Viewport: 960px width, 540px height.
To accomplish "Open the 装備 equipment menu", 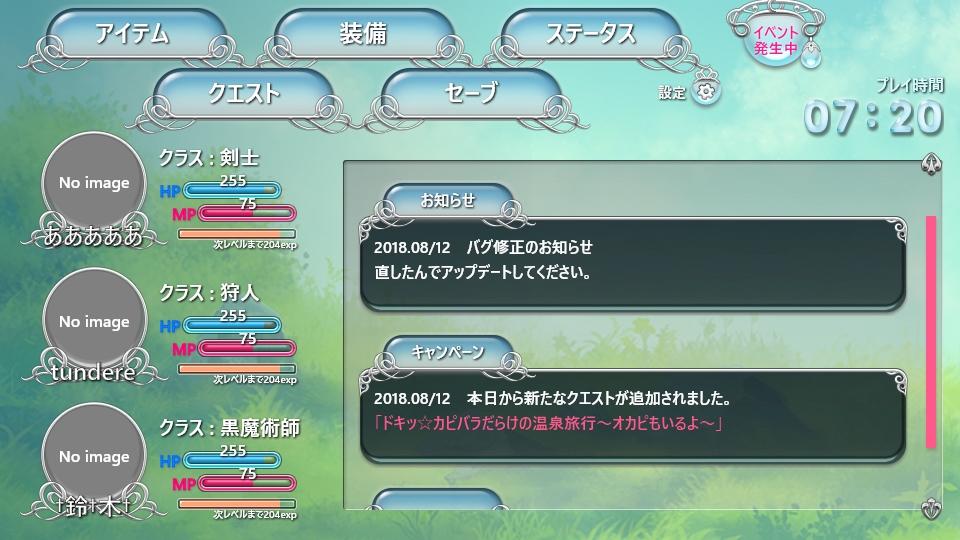I will tap(362, 33).
